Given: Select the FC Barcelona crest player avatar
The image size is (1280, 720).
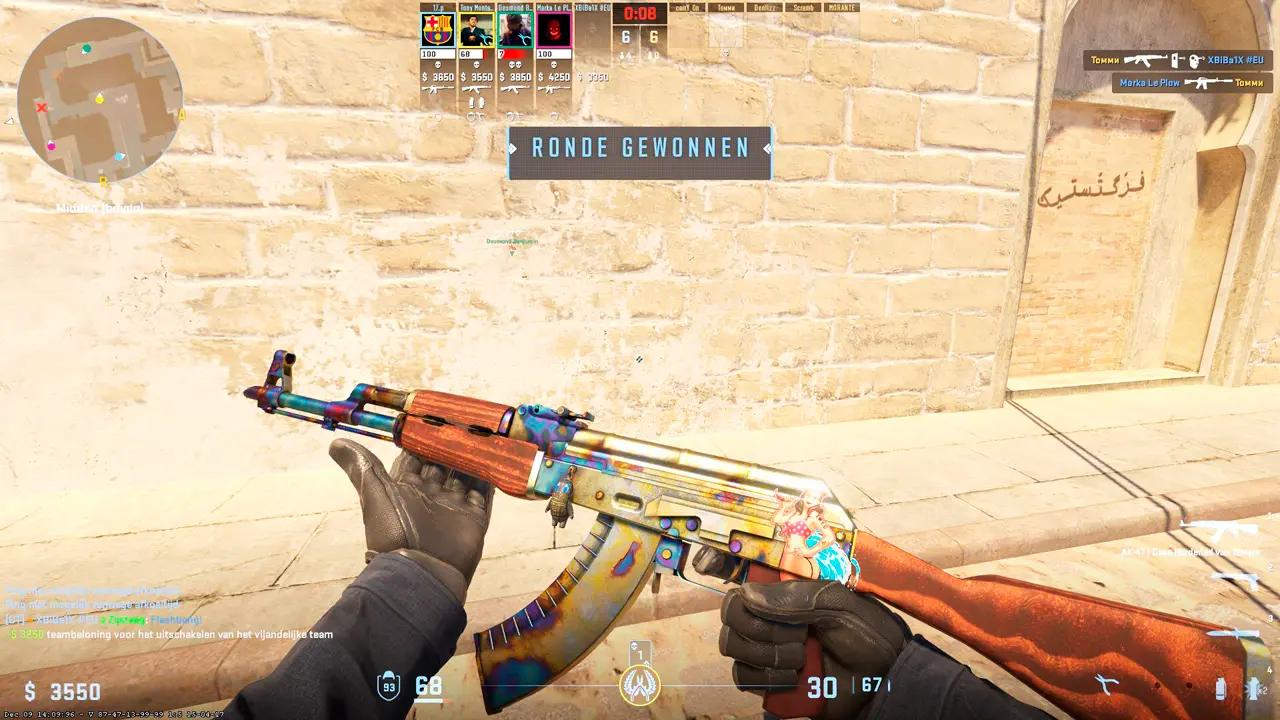Looking at the screenshot, I should tap(438, 30).
